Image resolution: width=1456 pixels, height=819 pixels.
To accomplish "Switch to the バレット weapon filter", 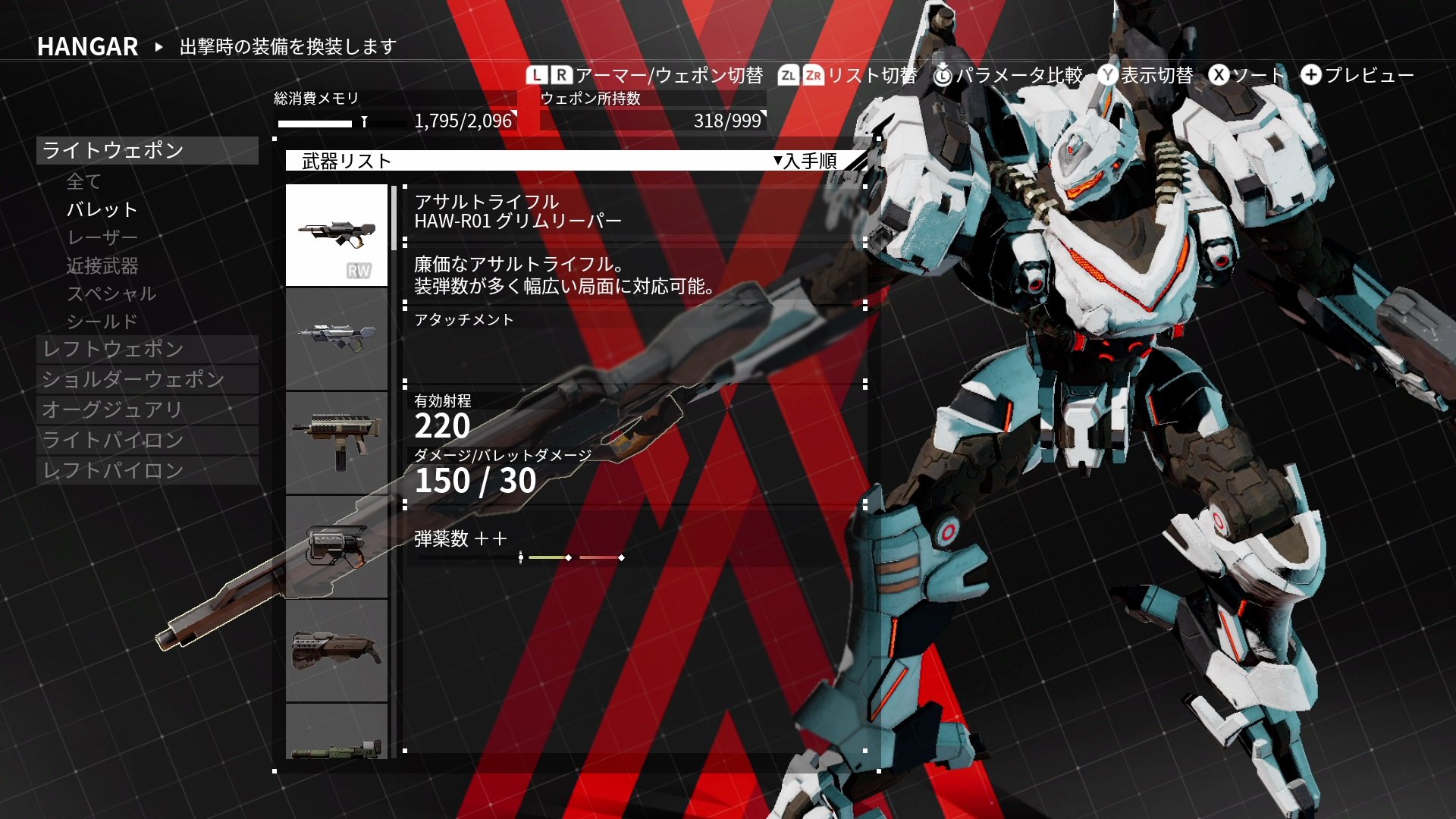I will tap(100, 209).
